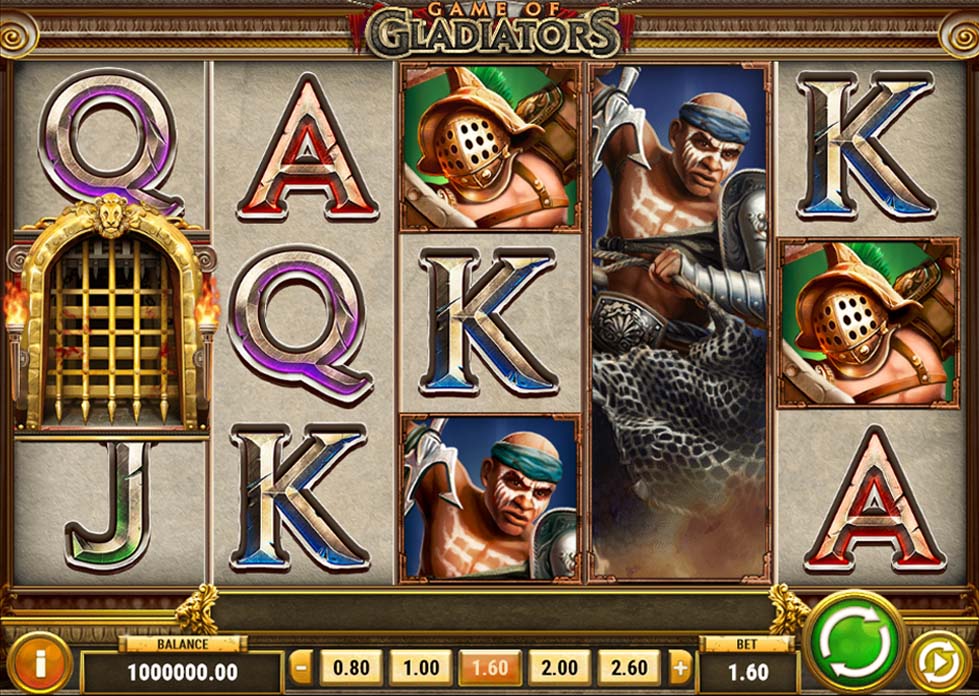Choose the 2.60 bet value

(x=628, y=667)
